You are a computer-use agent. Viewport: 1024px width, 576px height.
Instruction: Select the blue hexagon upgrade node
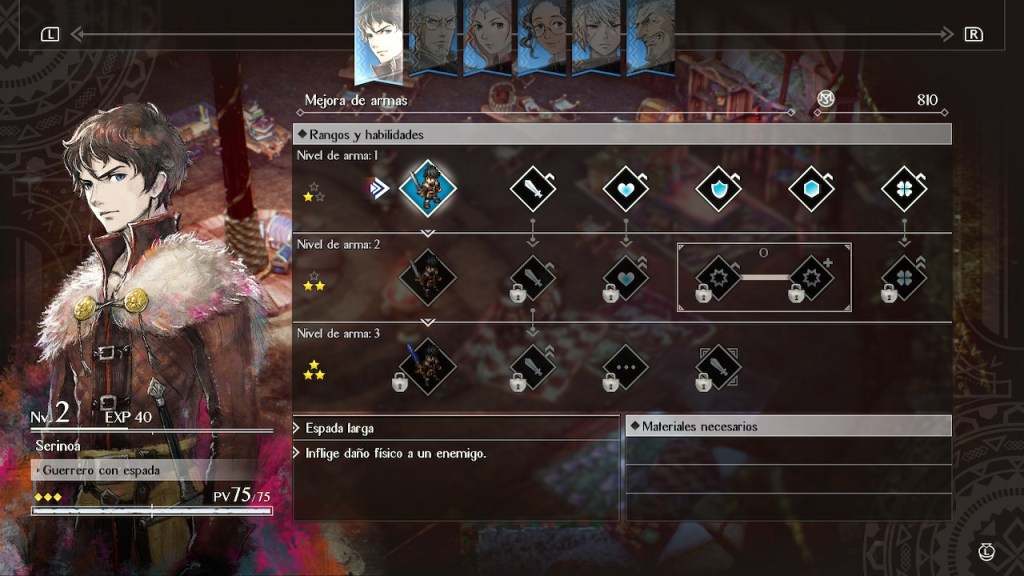(x=812, y=188)
